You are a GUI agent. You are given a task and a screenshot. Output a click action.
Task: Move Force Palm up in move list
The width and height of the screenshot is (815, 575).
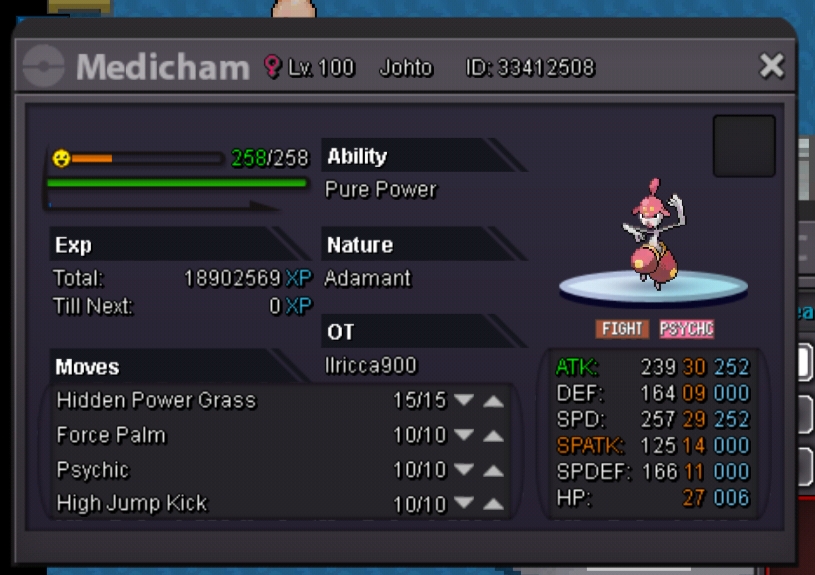tap(493, 436)
